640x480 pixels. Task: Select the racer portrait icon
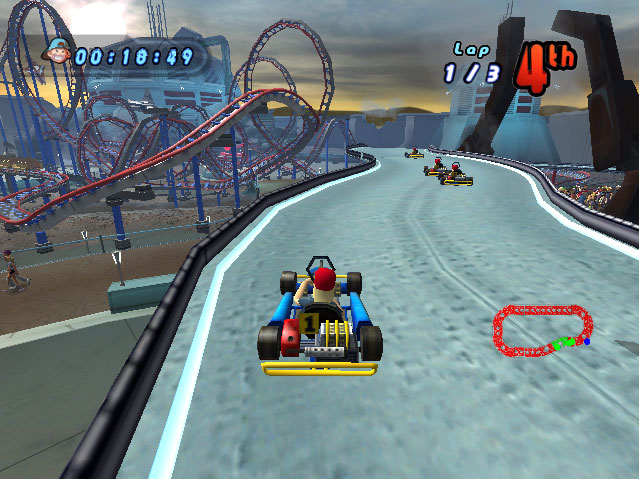point(58,50)
